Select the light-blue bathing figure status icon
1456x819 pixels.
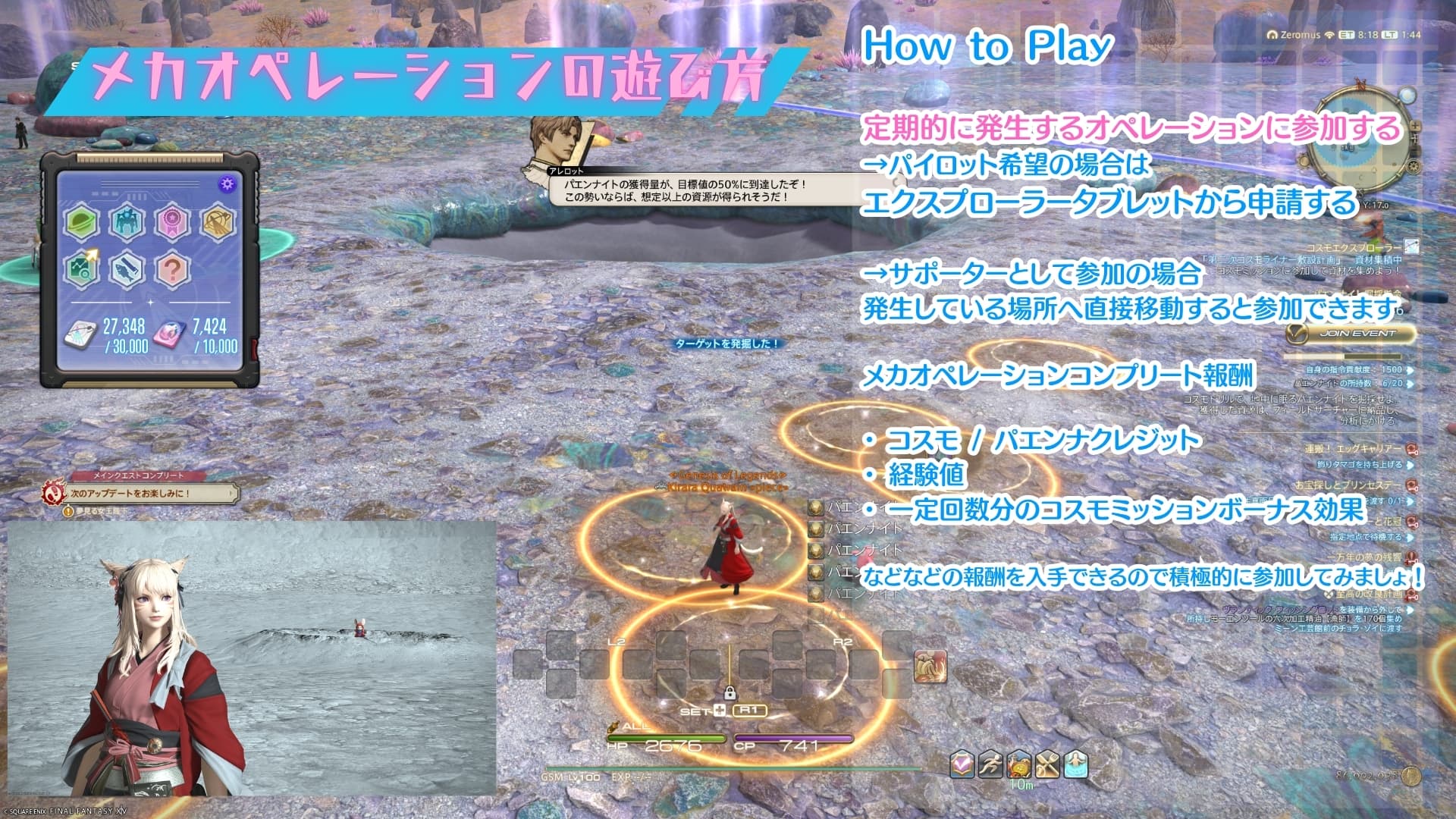1076,764
